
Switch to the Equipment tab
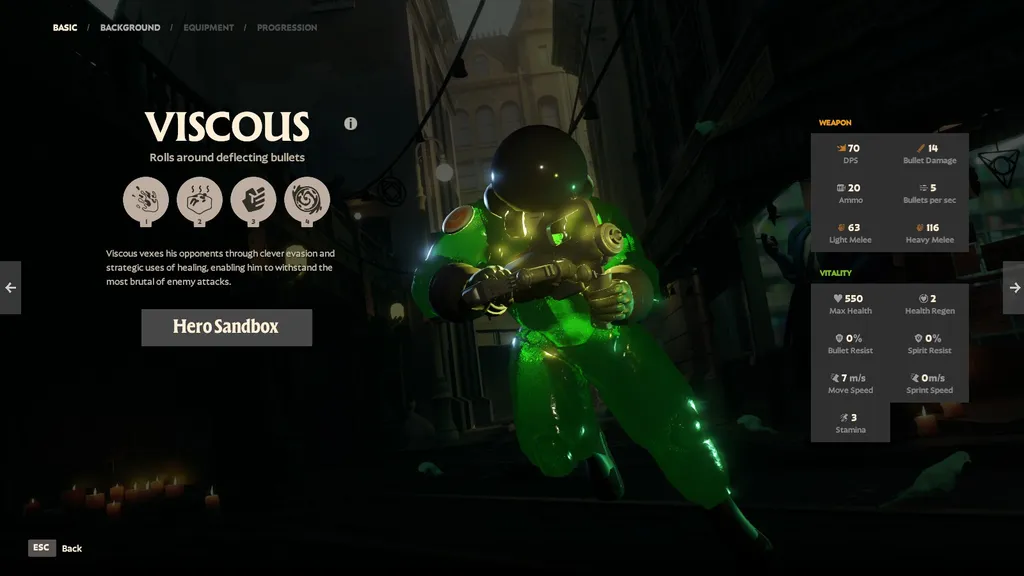[x=208, y=28]
